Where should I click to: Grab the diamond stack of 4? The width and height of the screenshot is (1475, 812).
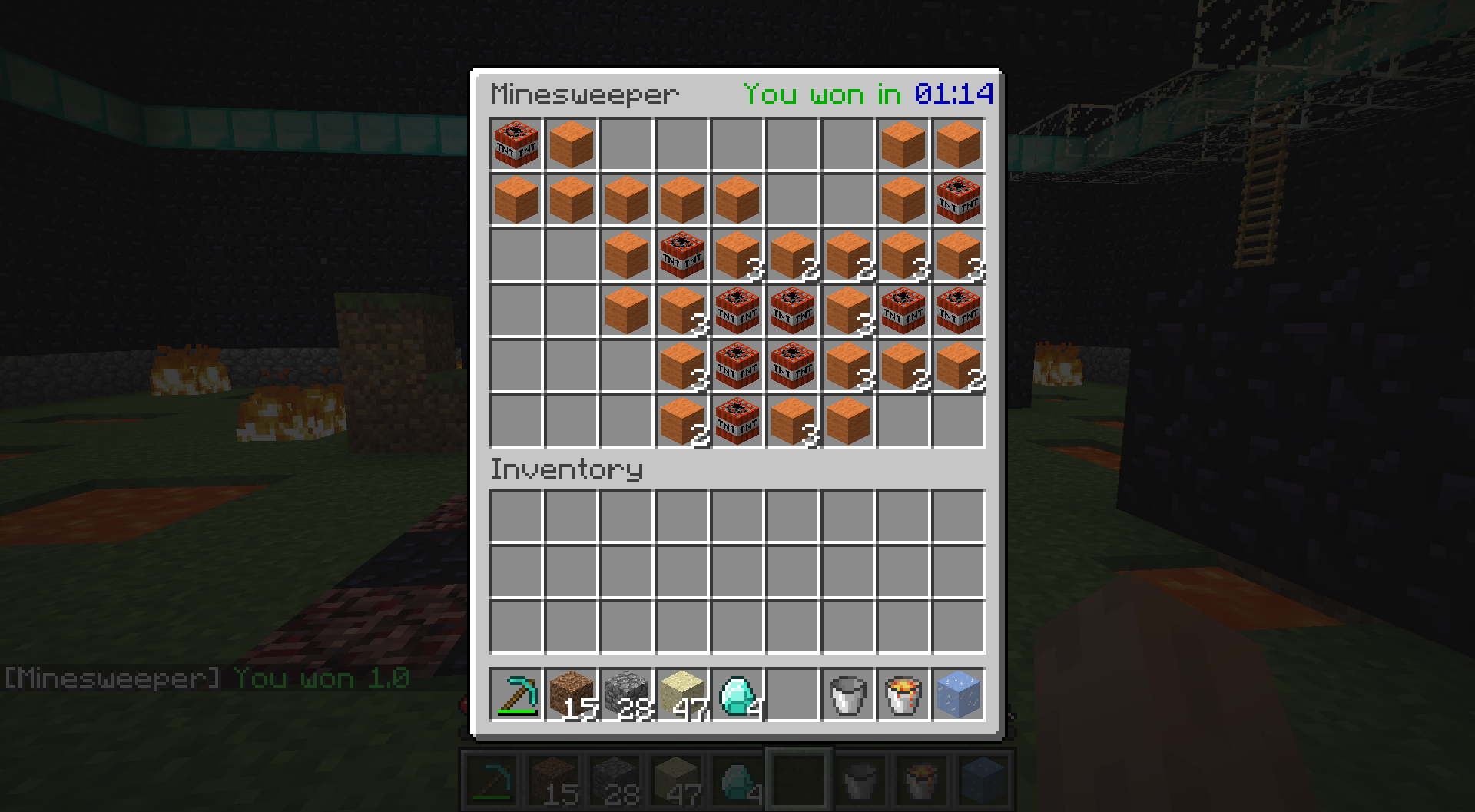[737, 695]
